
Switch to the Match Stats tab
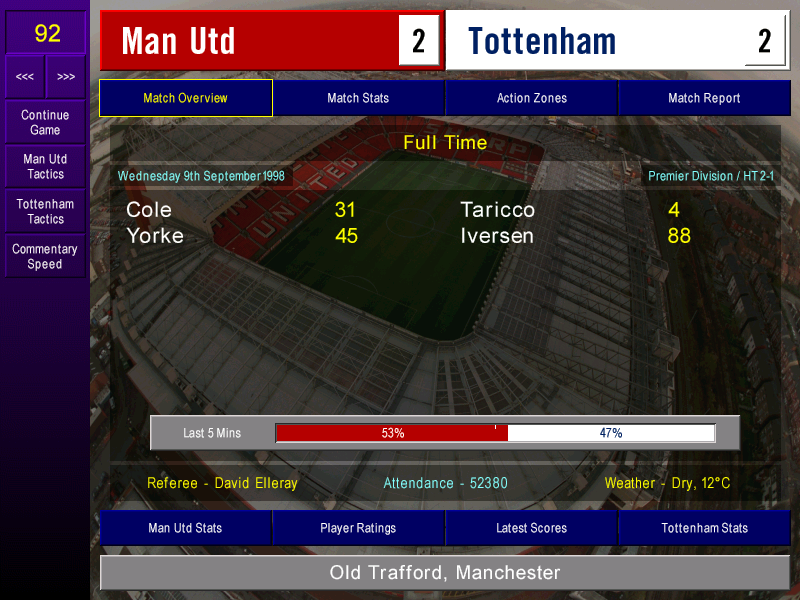tap(358, 98)
